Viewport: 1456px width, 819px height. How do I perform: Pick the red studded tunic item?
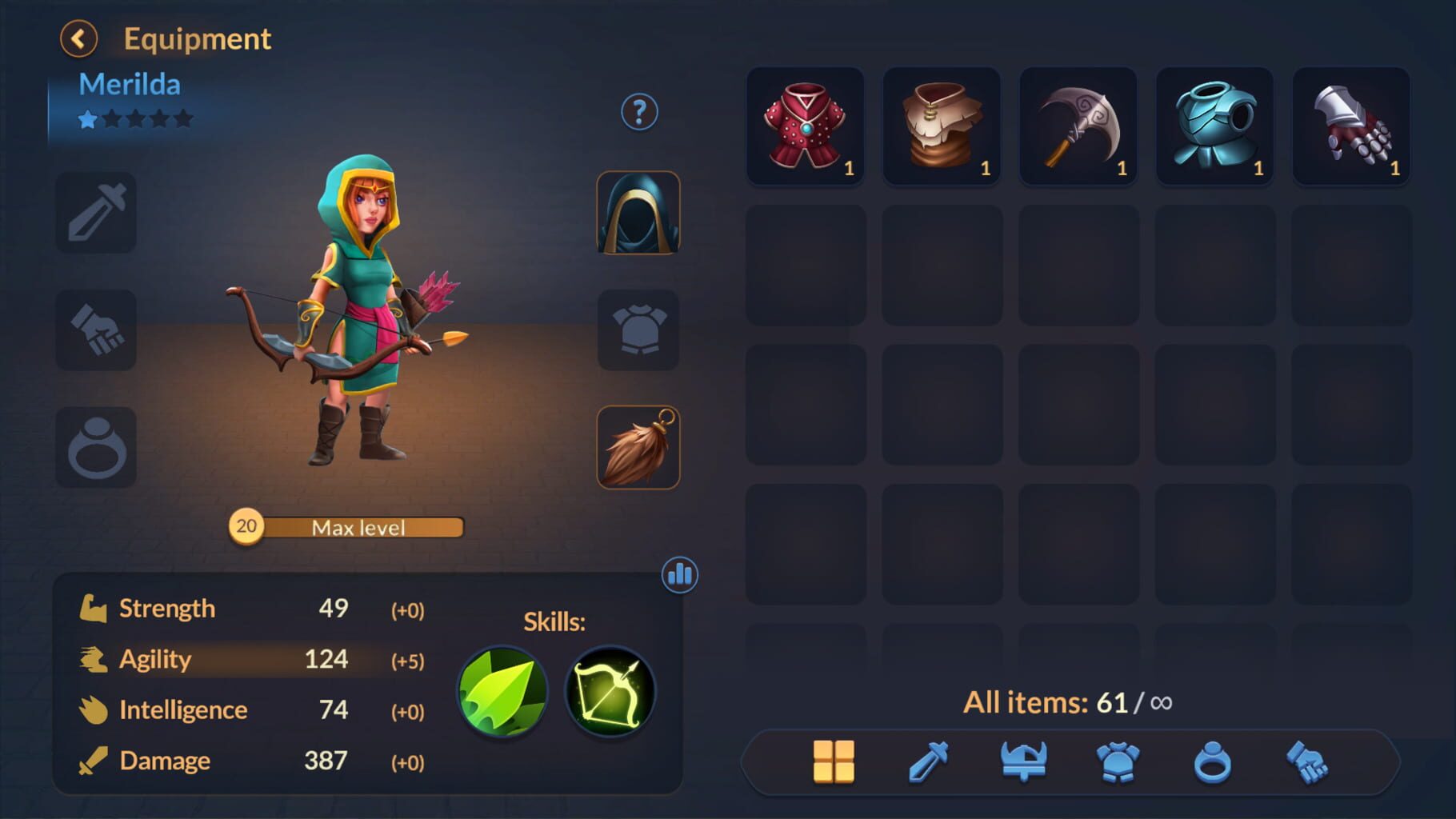tap(806, 126)
